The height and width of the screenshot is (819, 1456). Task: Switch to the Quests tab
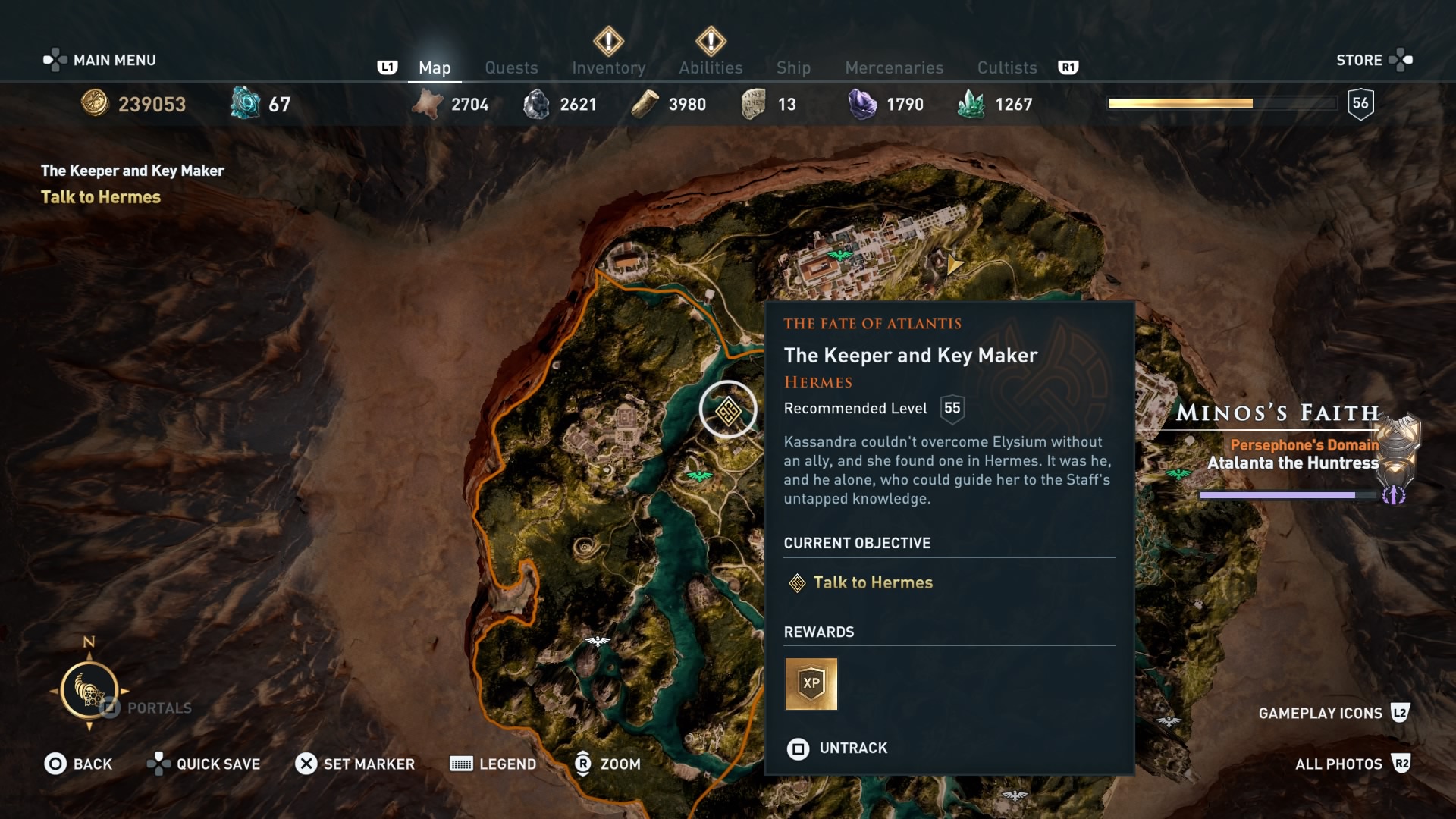[x=512, y=67]
